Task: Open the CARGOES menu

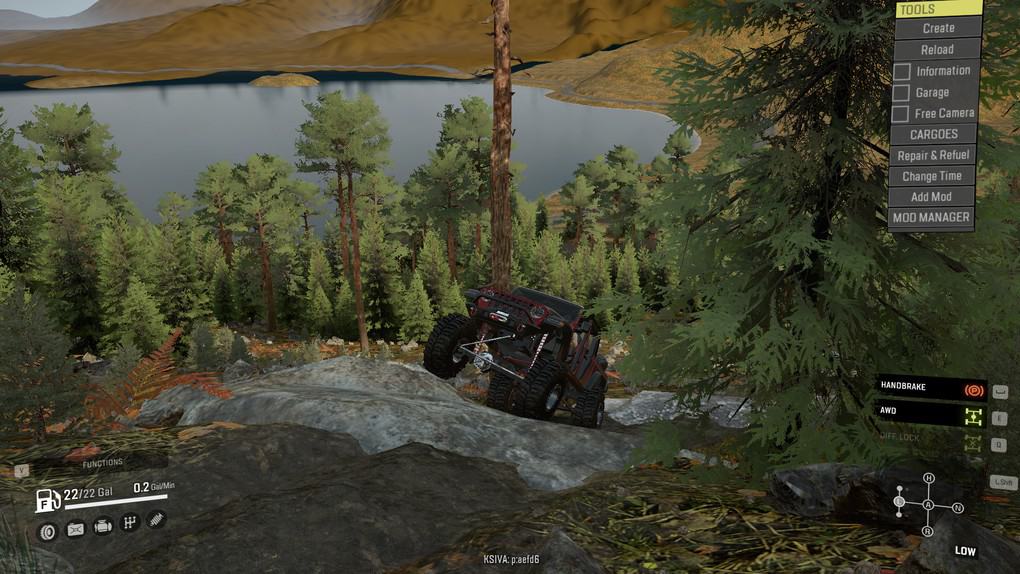Action: 933,134
